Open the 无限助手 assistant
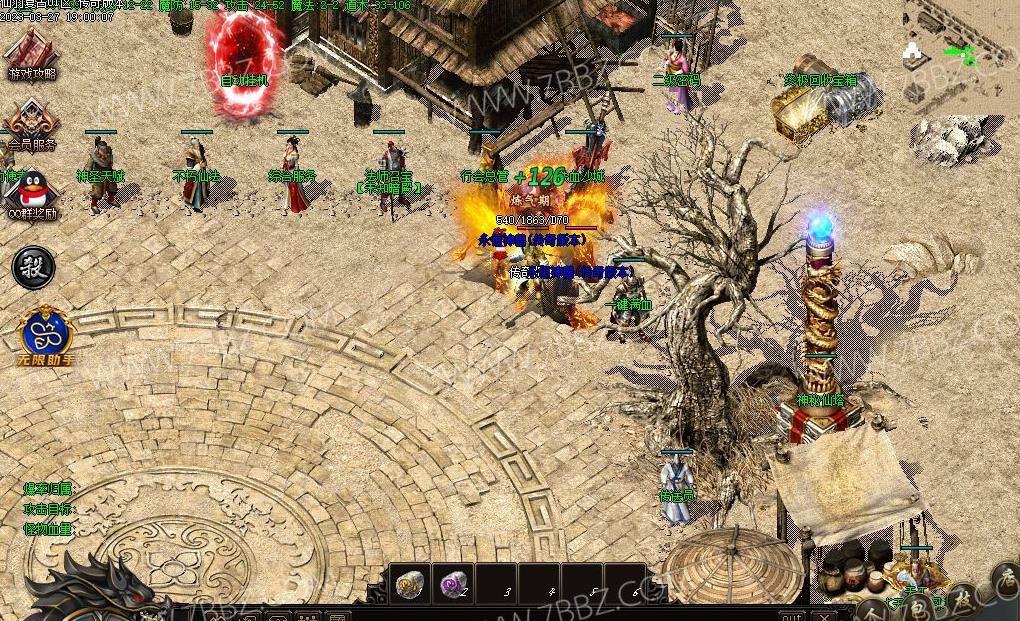 point(46,332)
